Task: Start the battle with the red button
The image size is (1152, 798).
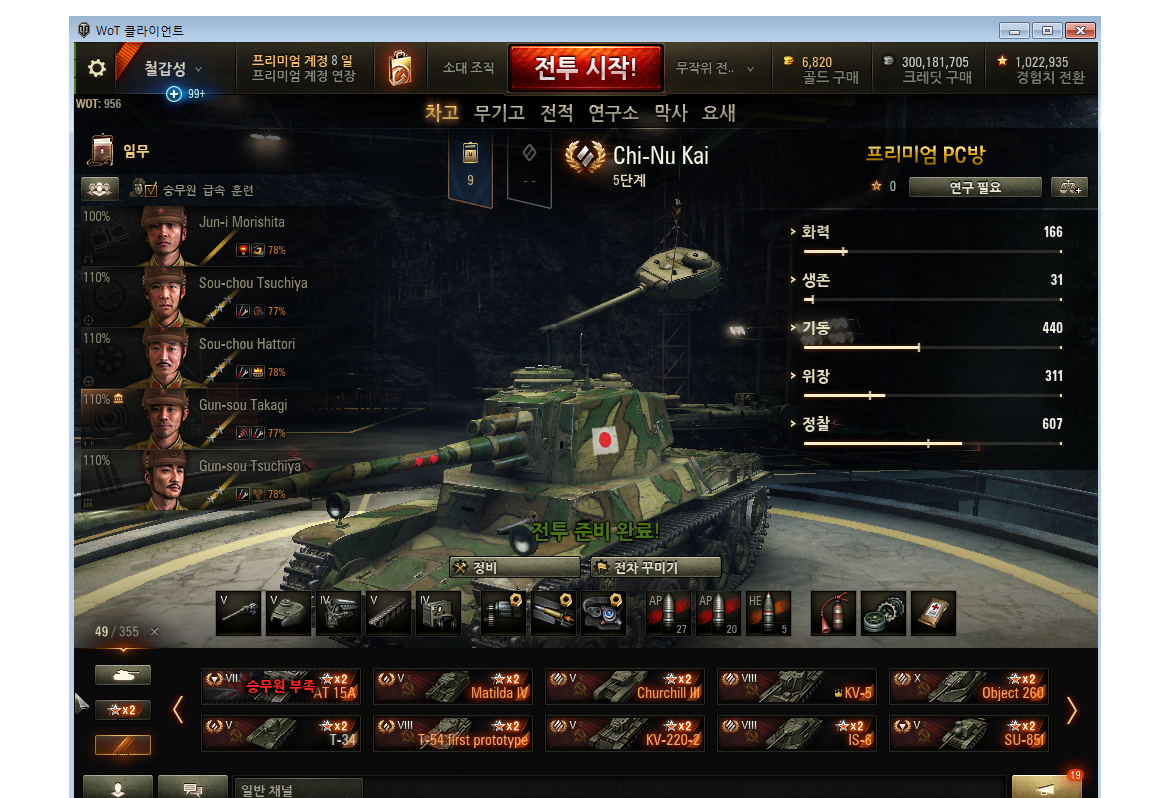Action: (x=585, y=68)
